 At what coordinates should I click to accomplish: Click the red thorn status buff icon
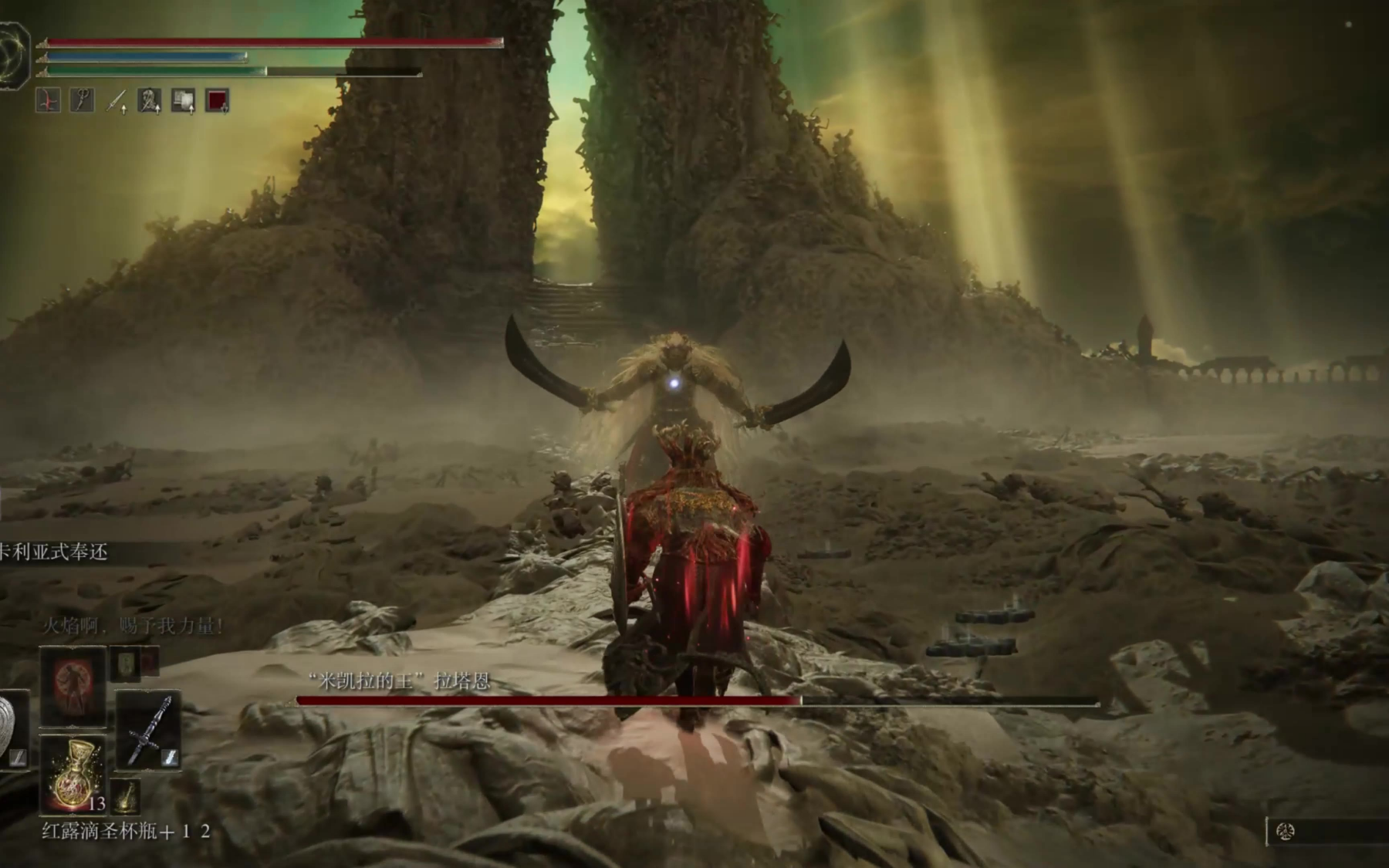[48, 100]
